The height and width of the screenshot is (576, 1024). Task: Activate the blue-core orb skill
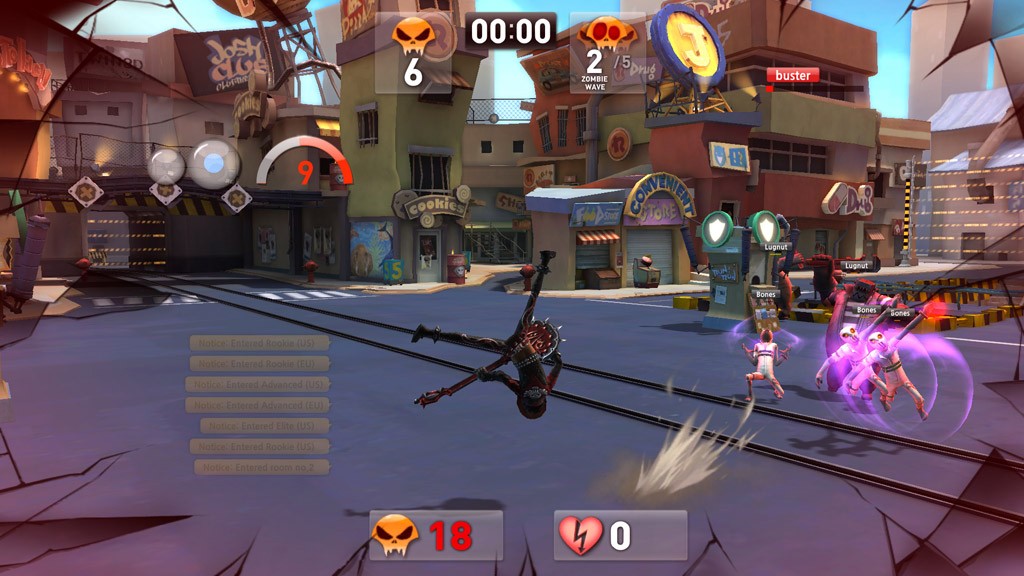point(214,161)
